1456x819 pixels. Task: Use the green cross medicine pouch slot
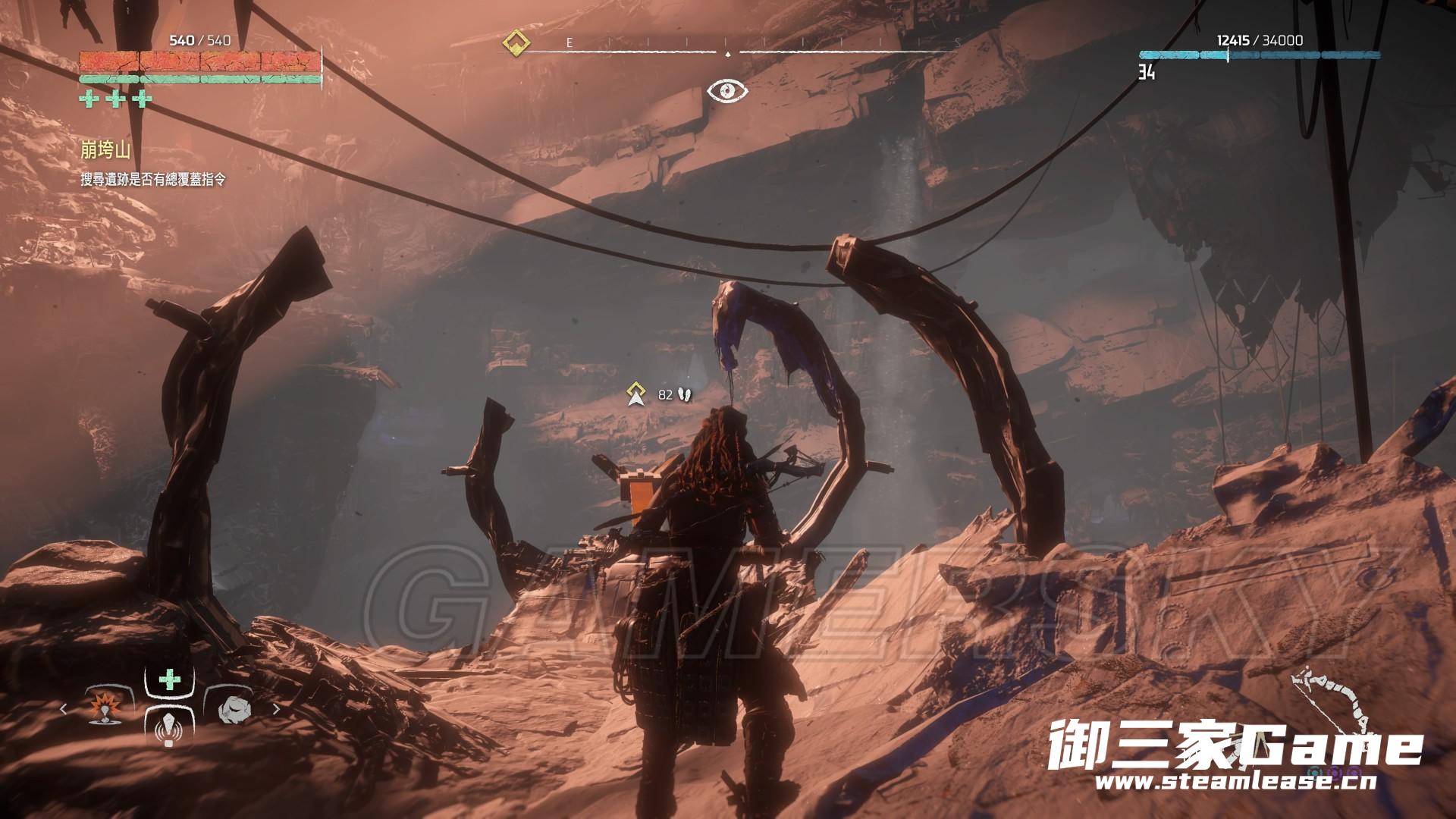coord(169,679)
